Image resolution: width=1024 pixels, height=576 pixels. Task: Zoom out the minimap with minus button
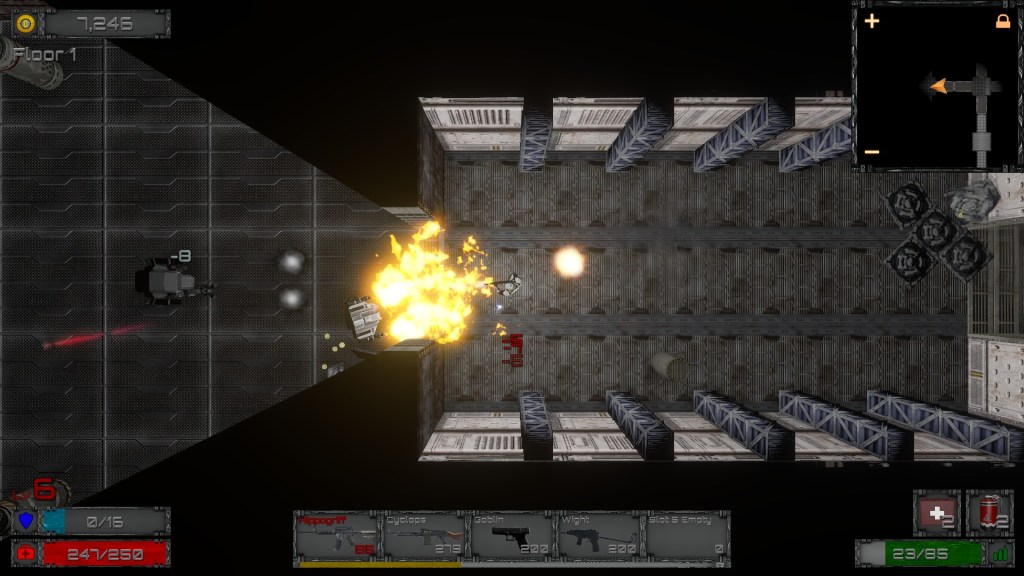click(x=872, y=152)
